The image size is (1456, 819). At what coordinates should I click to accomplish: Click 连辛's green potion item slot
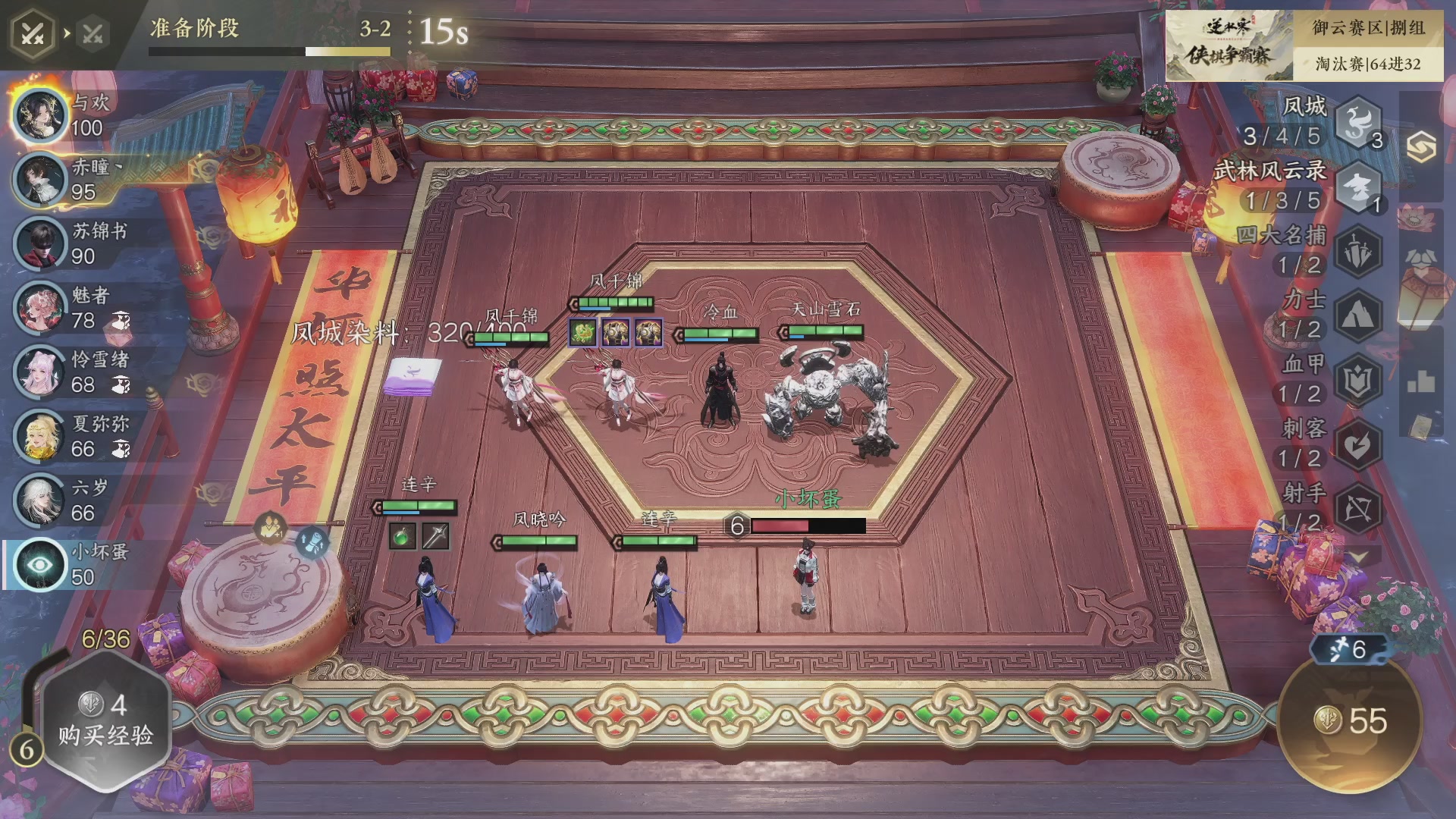click(x=403, y=537)
